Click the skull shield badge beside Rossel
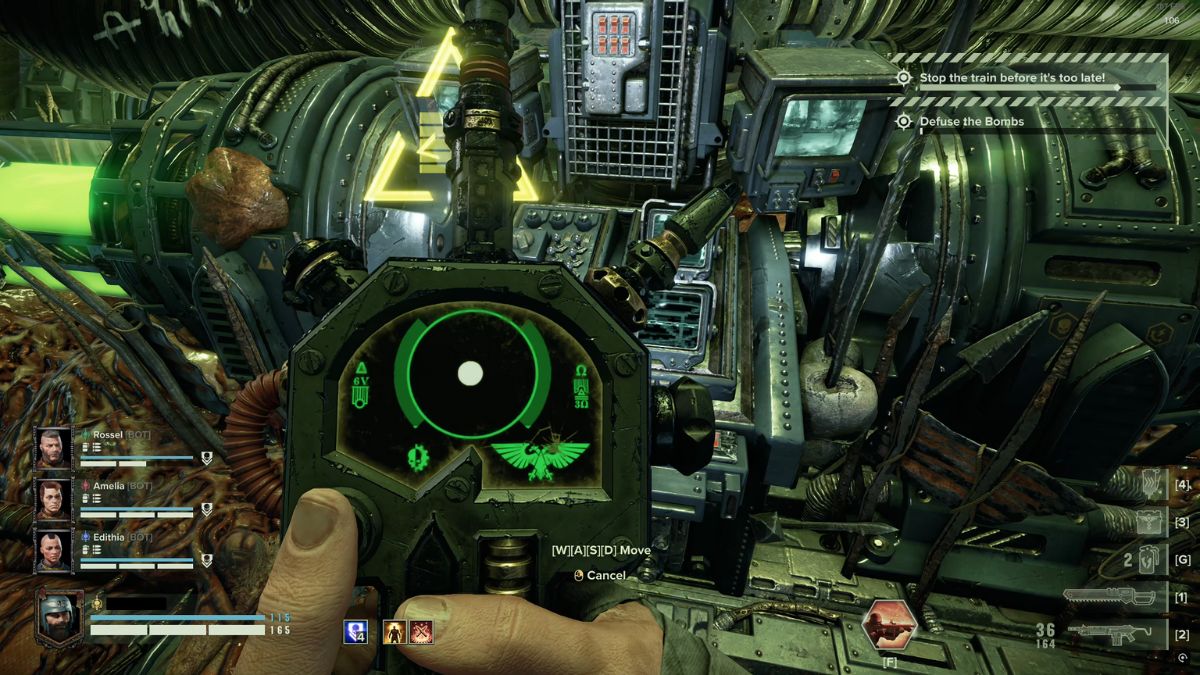Image resolution: width=1200 pixels, height=675 pixels. (x=207, y=459)
